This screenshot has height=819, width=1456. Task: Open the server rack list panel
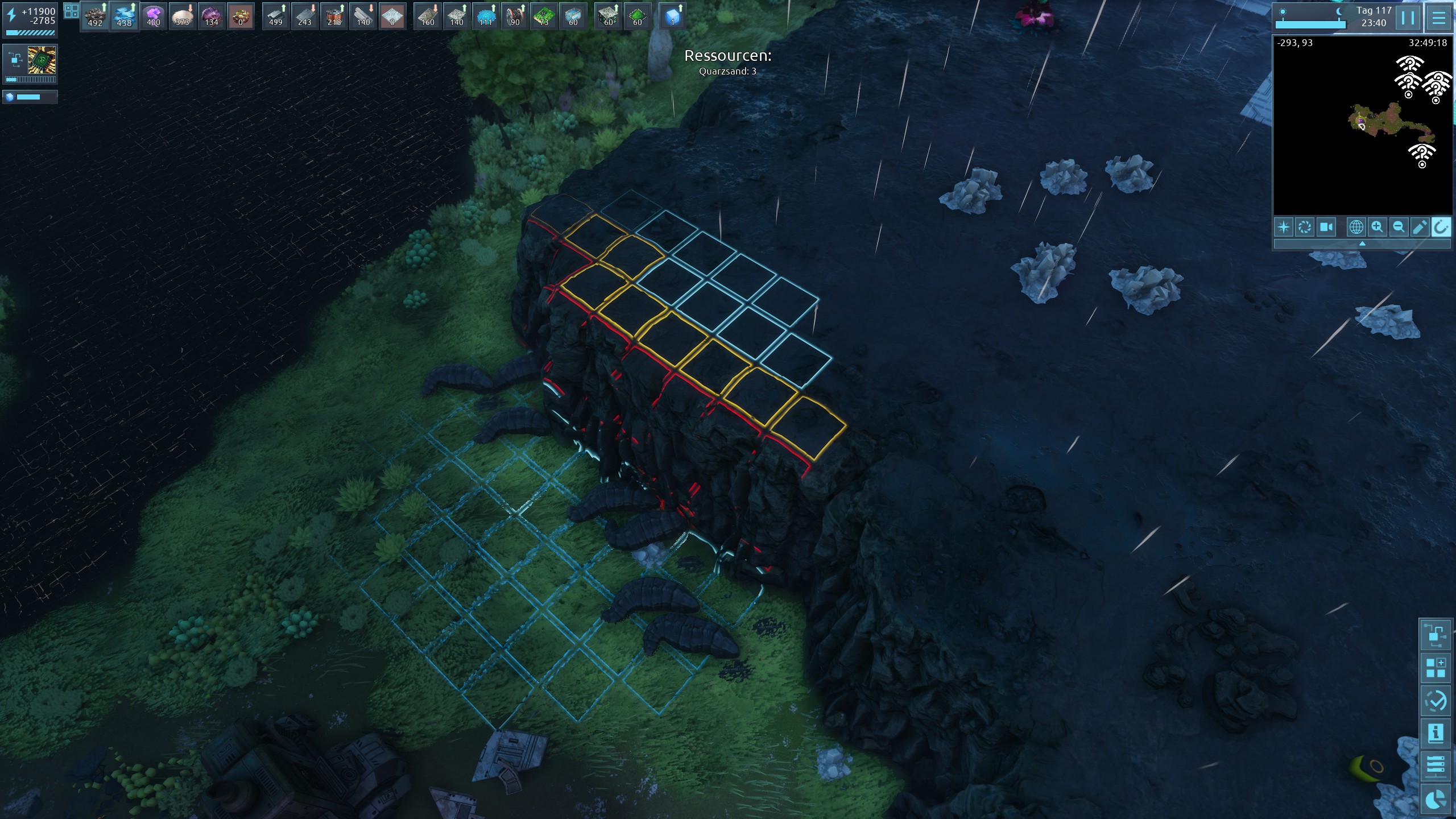pos(1434,766)
